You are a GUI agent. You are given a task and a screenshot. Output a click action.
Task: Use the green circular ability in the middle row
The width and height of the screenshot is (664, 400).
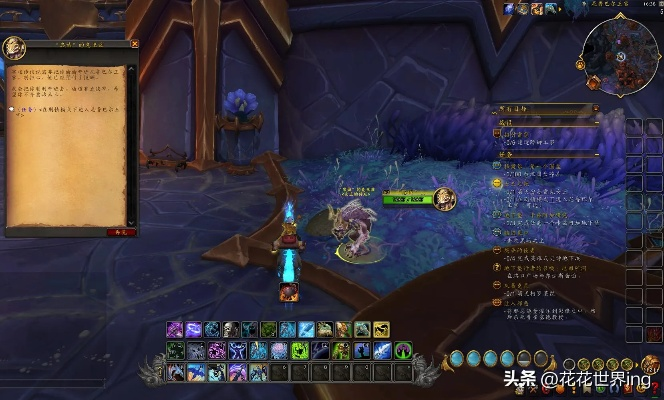click(x=403, y=350)
